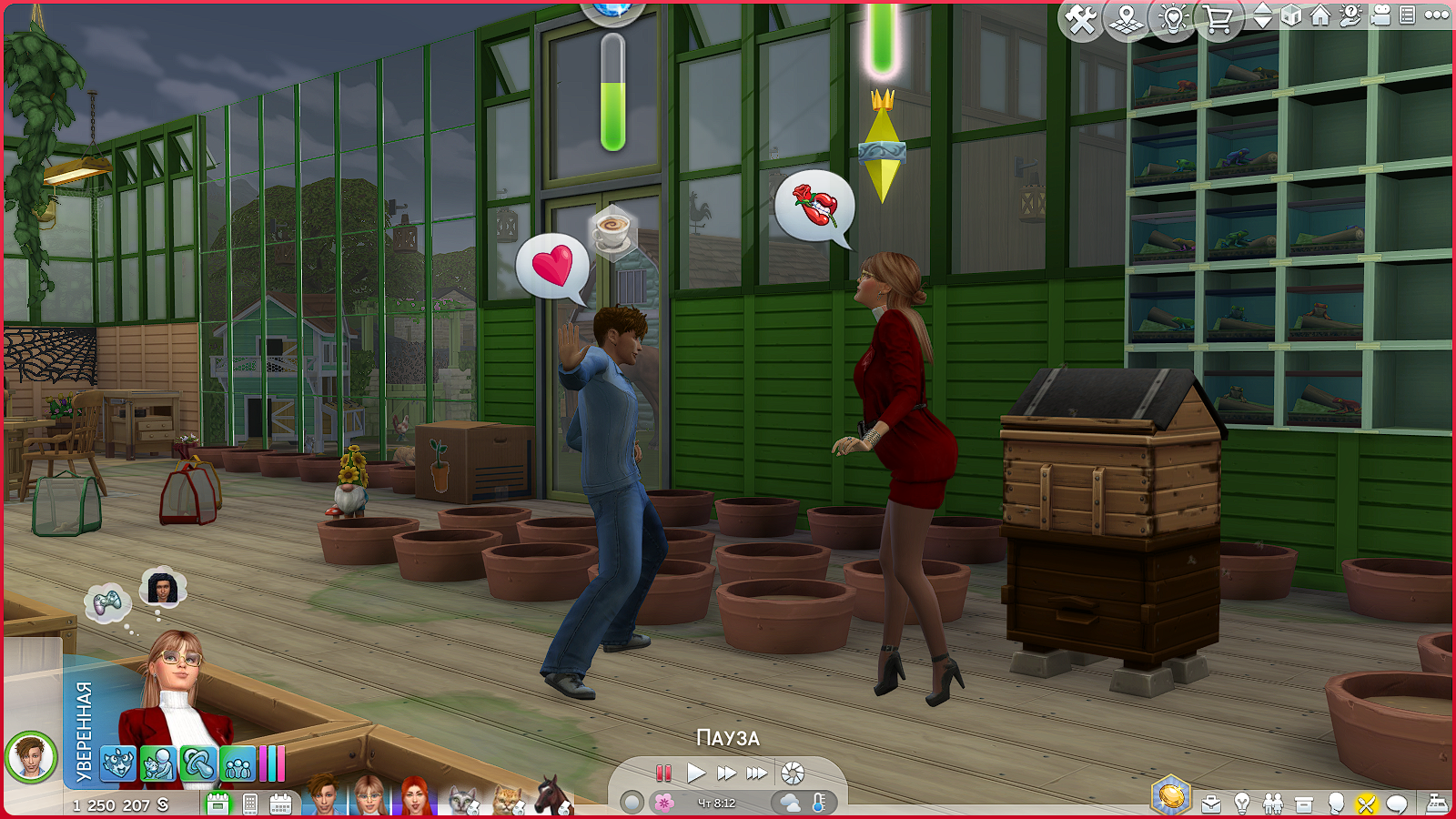The width and height of the screenshot is (1456, 819).
Task: Click the pacifier moodlet icon
Action: point(197,764)
